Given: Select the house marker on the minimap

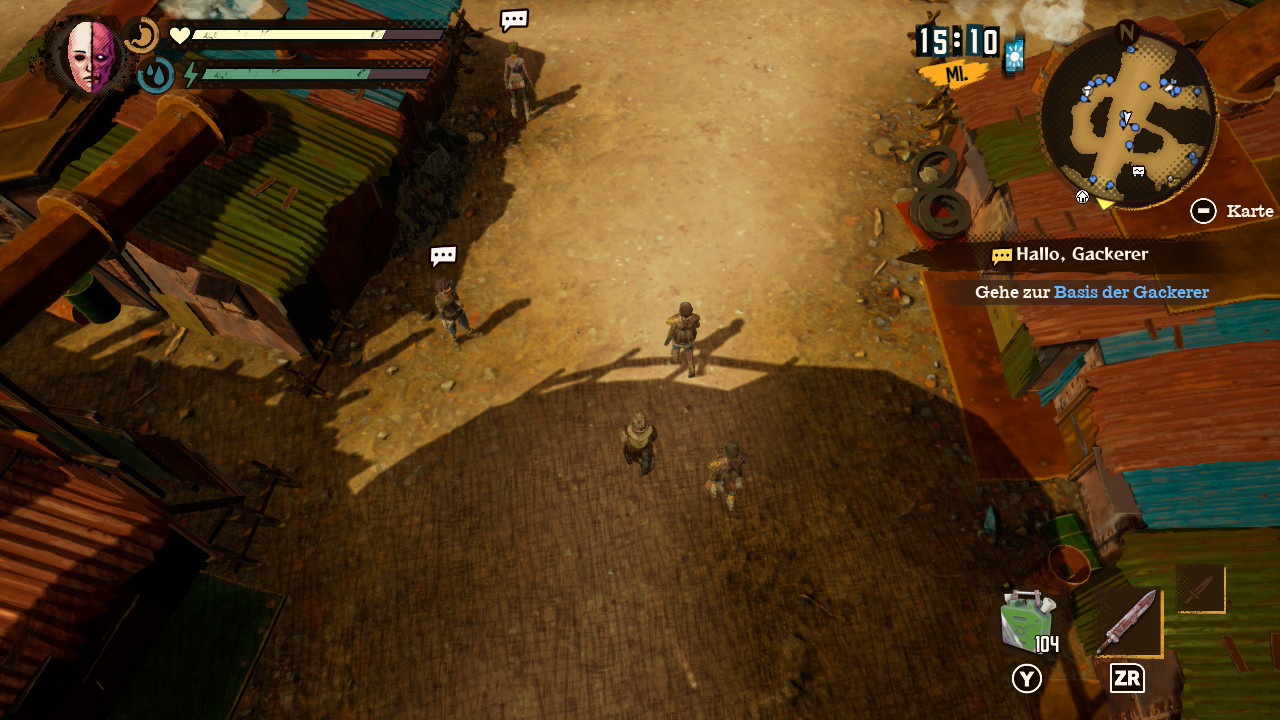Looking at the screenshot, I should click(1082, 197).
